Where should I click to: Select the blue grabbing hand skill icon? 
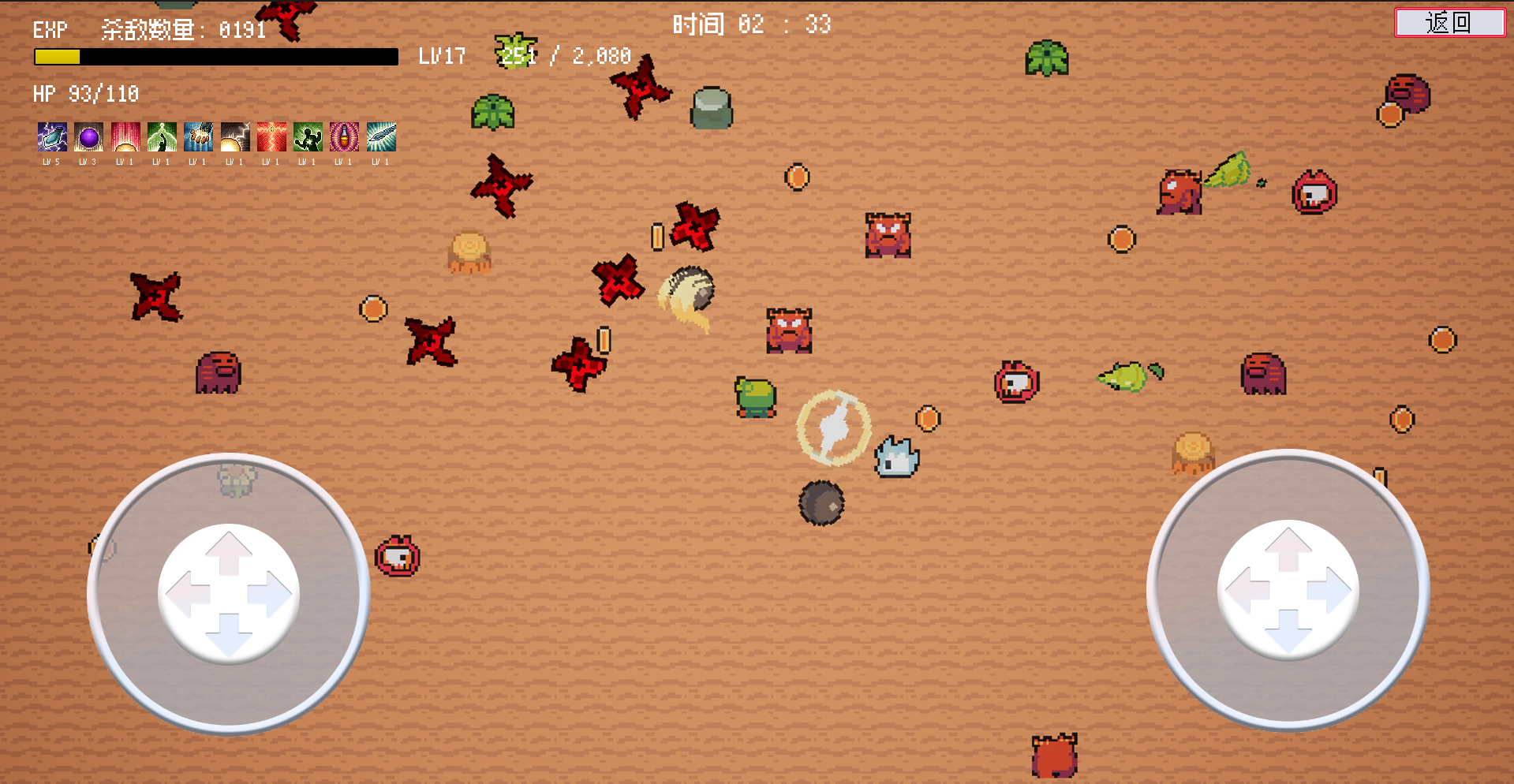198,137
